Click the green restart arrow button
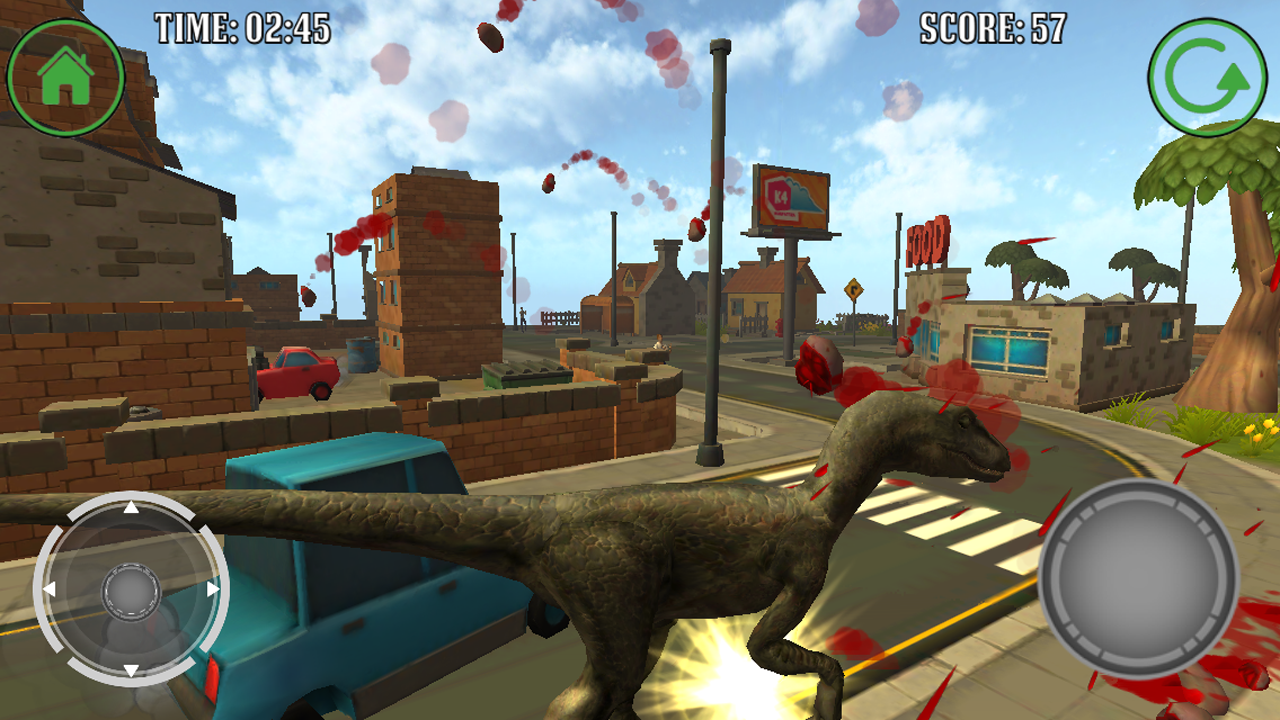1280x720 pixels. pyautogui.click(x=1209, y=78)
